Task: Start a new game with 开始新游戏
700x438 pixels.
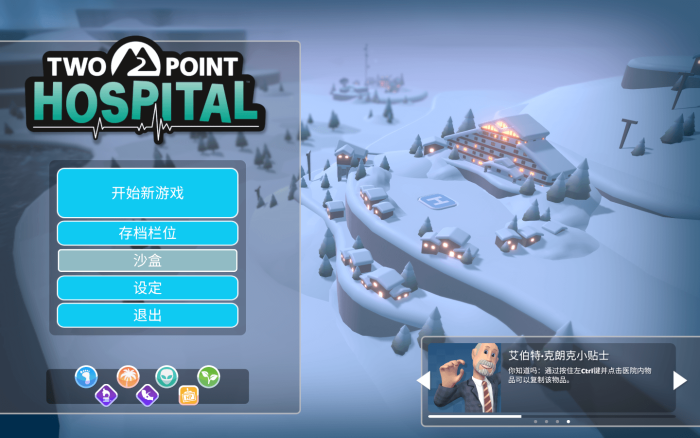Action: pyautogui.click(x=147, y=193)
